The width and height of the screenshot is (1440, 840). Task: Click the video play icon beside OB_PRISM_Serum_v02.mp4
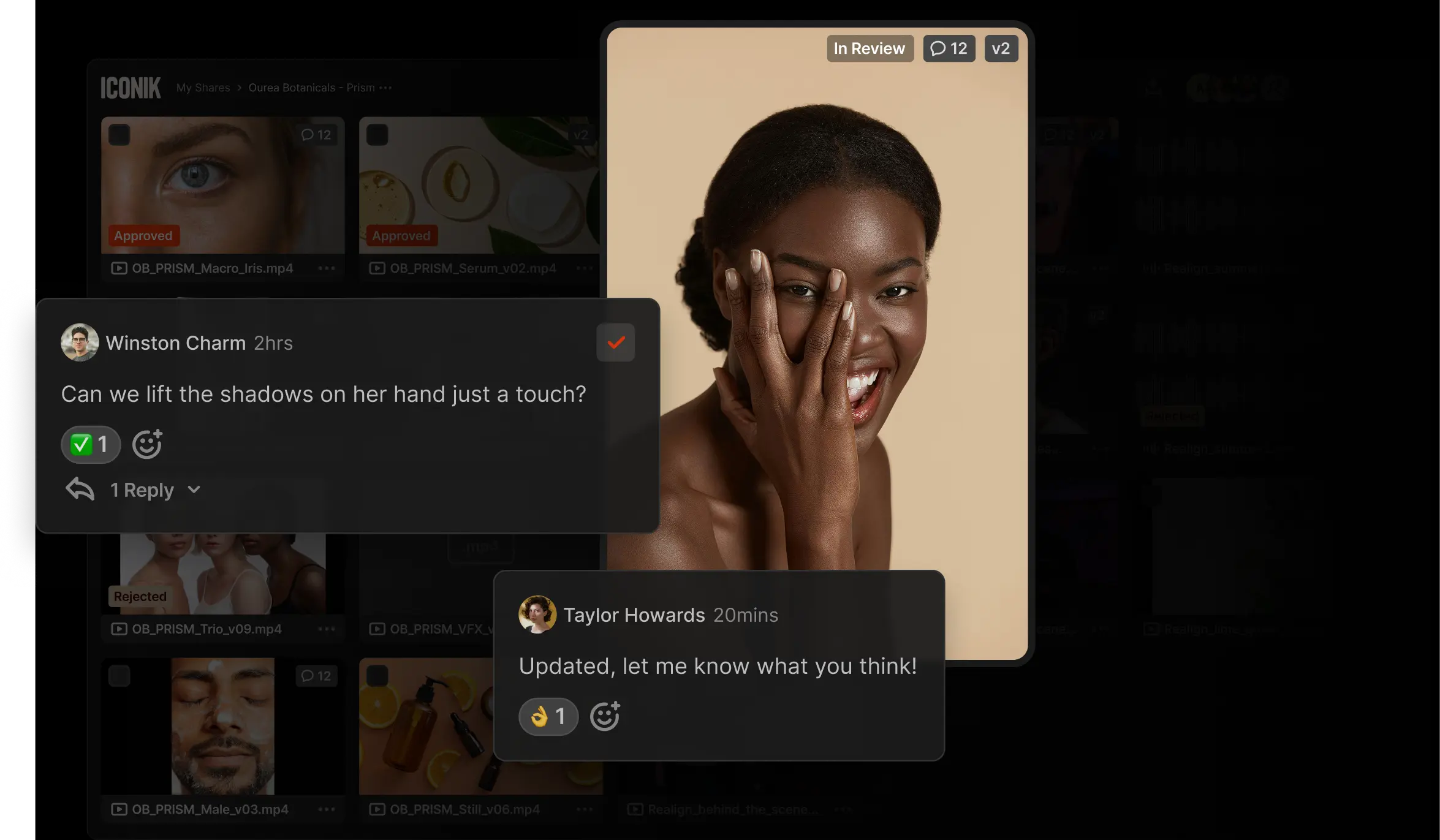tap(377, 268)
